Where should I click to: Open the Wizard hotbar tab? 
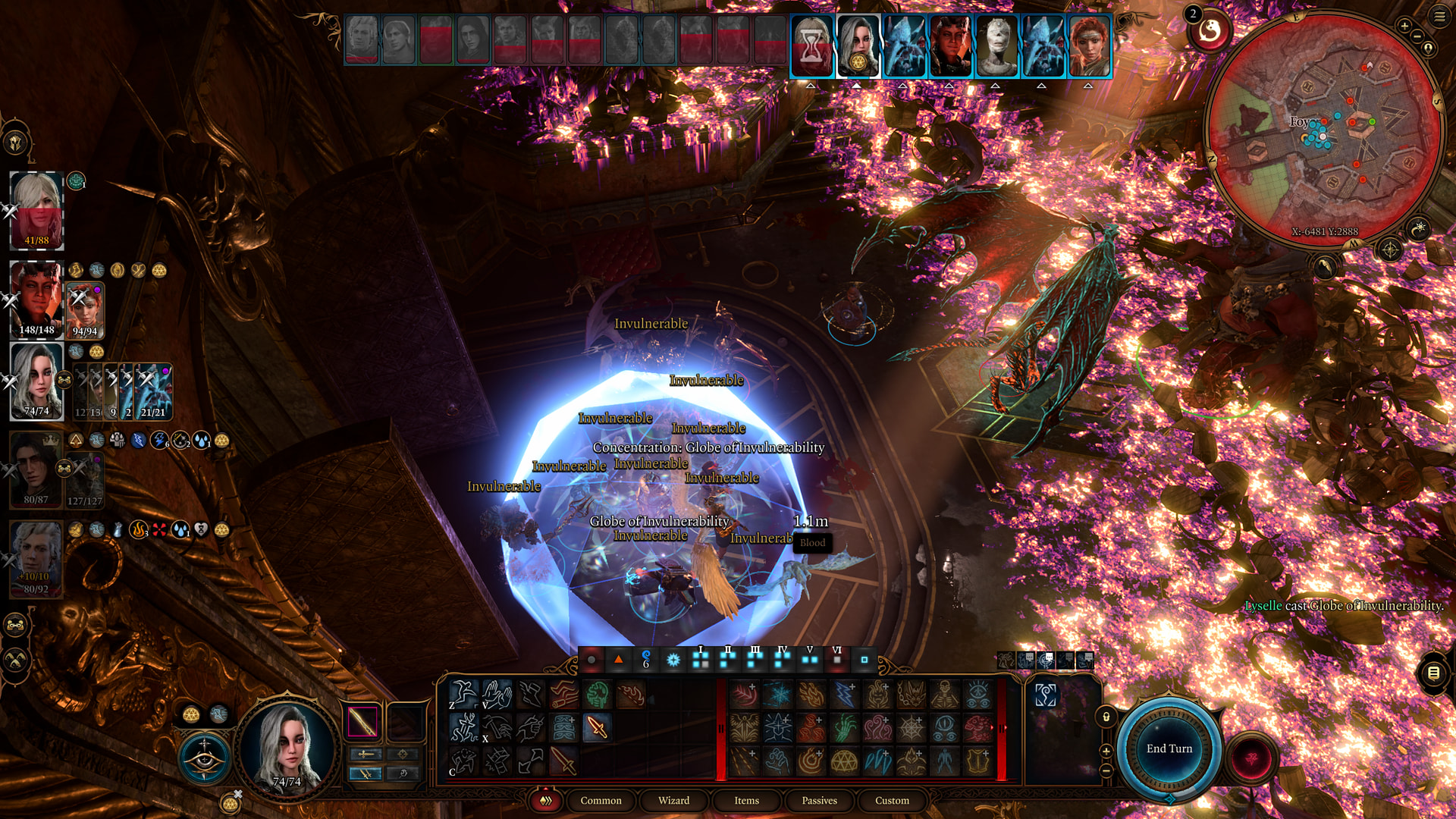[673, 800]
